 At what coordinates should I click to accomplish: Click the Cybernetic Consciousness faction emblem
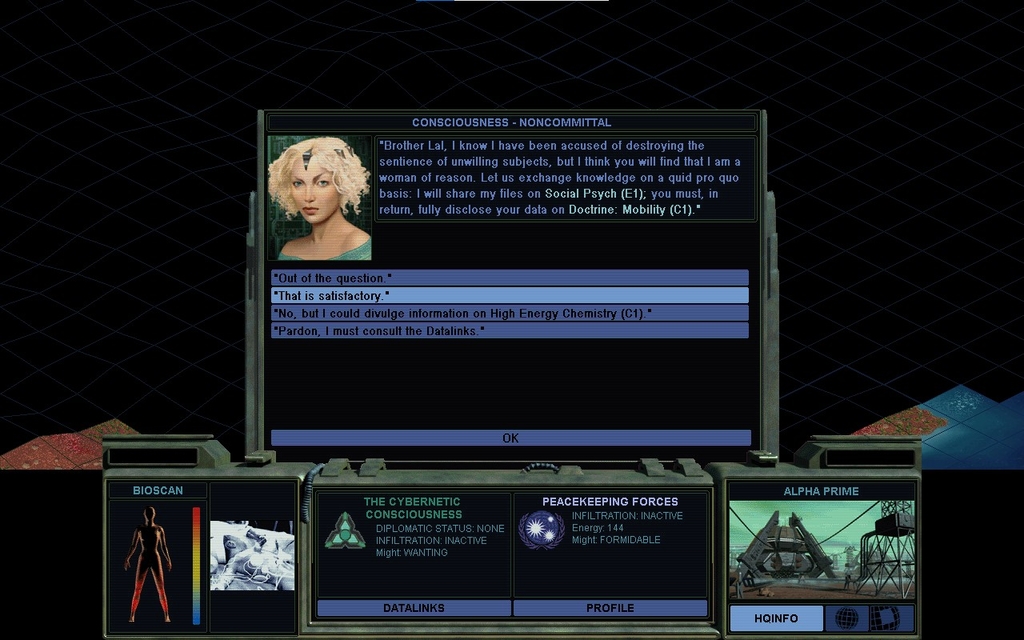point(344,530)
